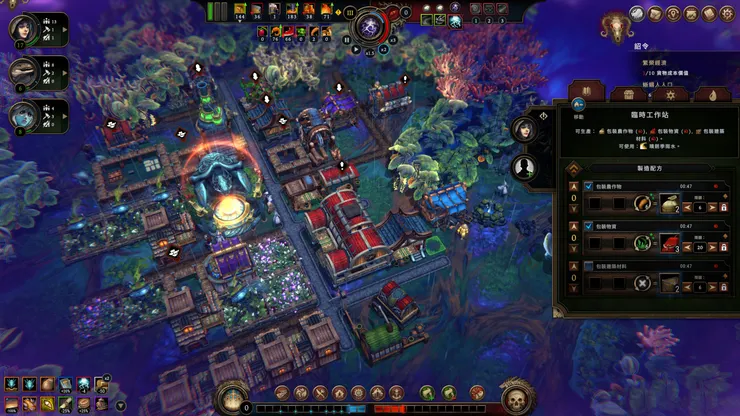This screenshot has width=740, height=416.
Task: Open the storm cycle orb at top center
Action: tap(369, 24)
